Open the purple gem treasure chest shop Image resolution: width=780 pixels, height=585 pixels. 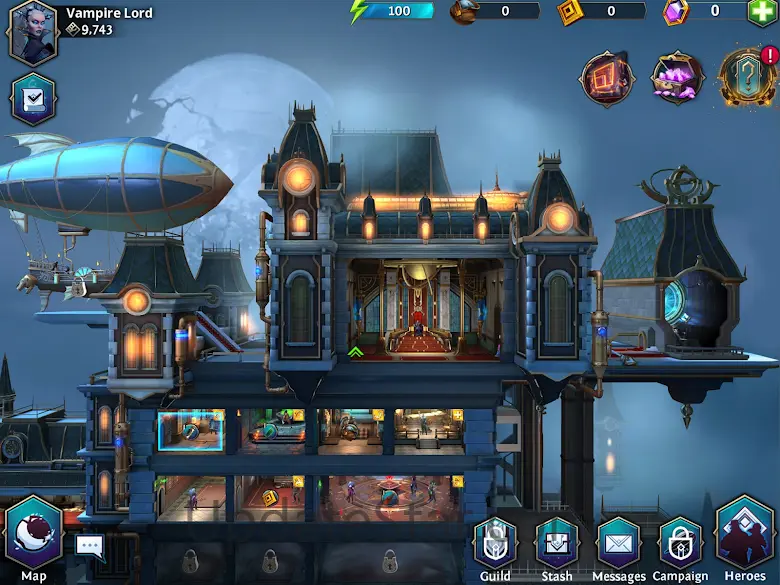pyautogui.click(x=676, y=77)
